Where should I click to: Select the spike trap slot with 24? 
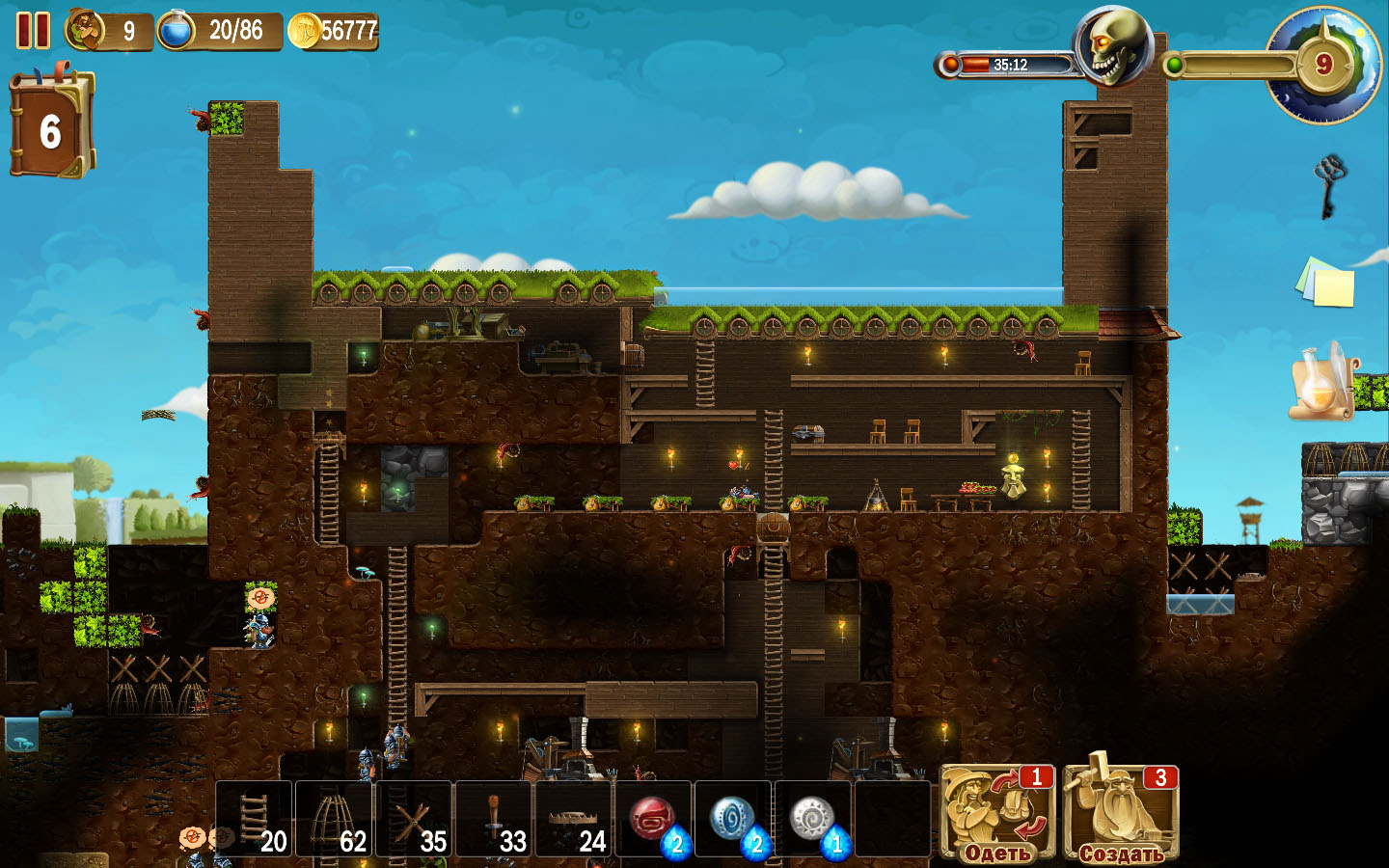(575, 820)
